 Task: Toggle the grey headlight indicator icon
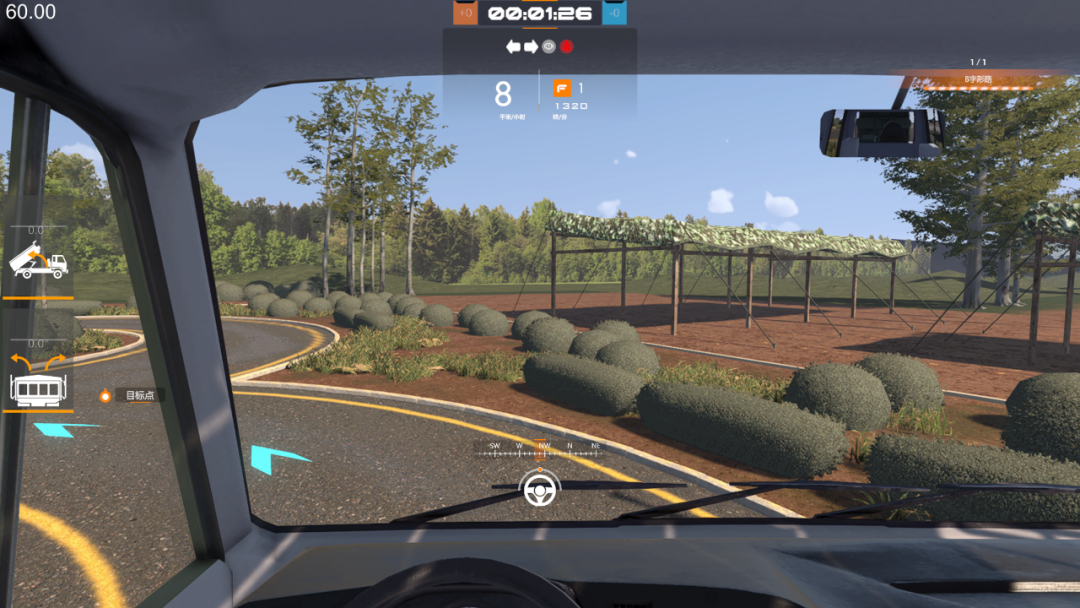pyautogui.click(x=548, y=47)
